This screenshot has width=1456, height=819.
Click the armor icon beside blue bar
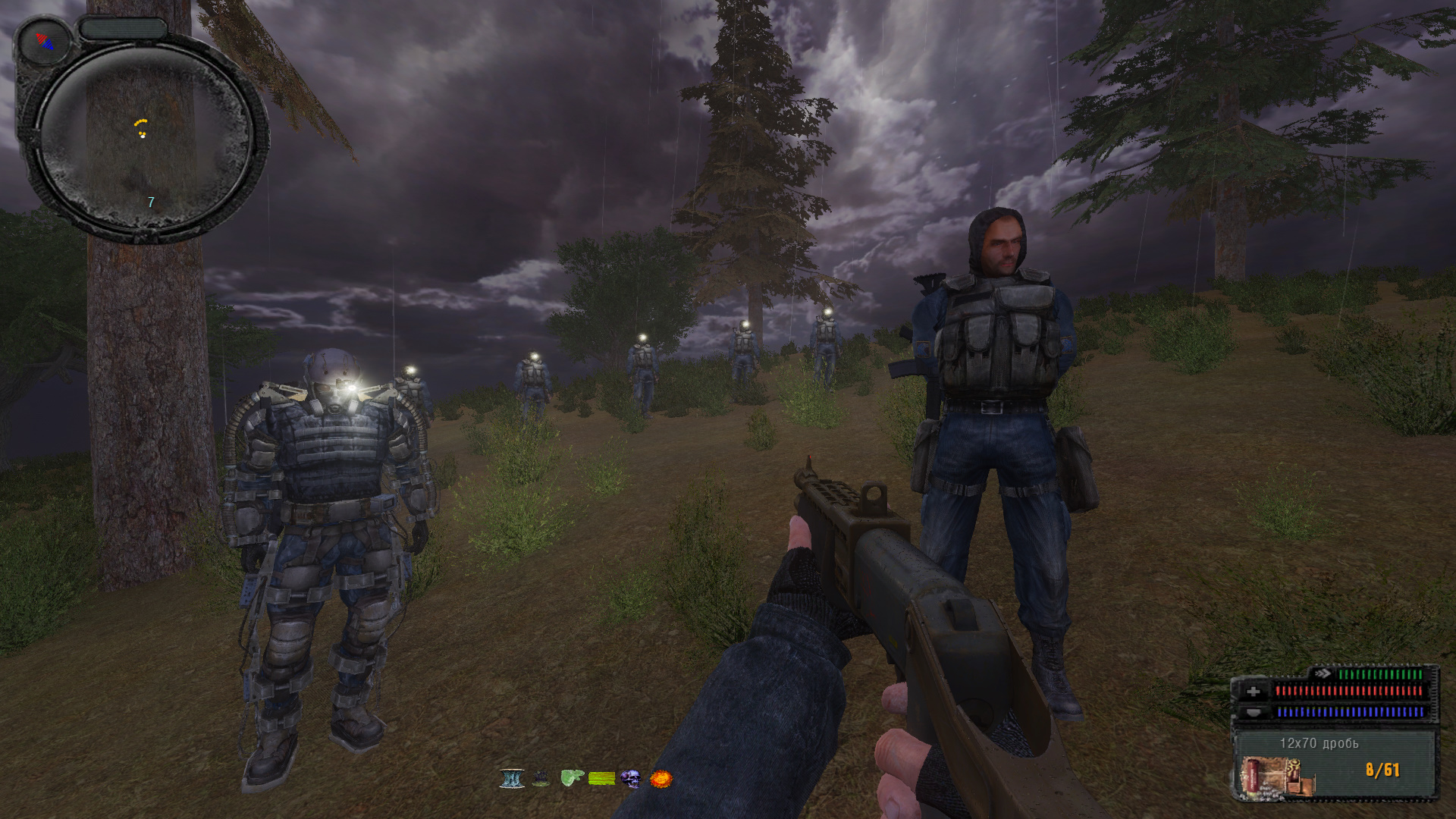tap(1253, 712)
